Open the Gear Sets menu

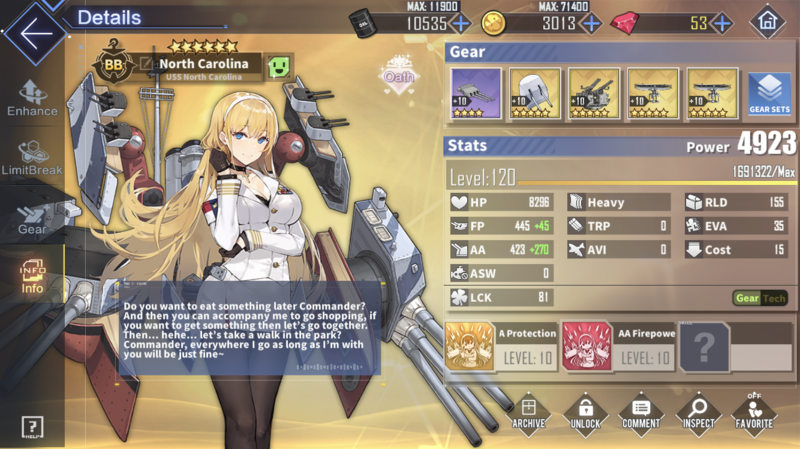pyautogui.click(x=769, y=95)
